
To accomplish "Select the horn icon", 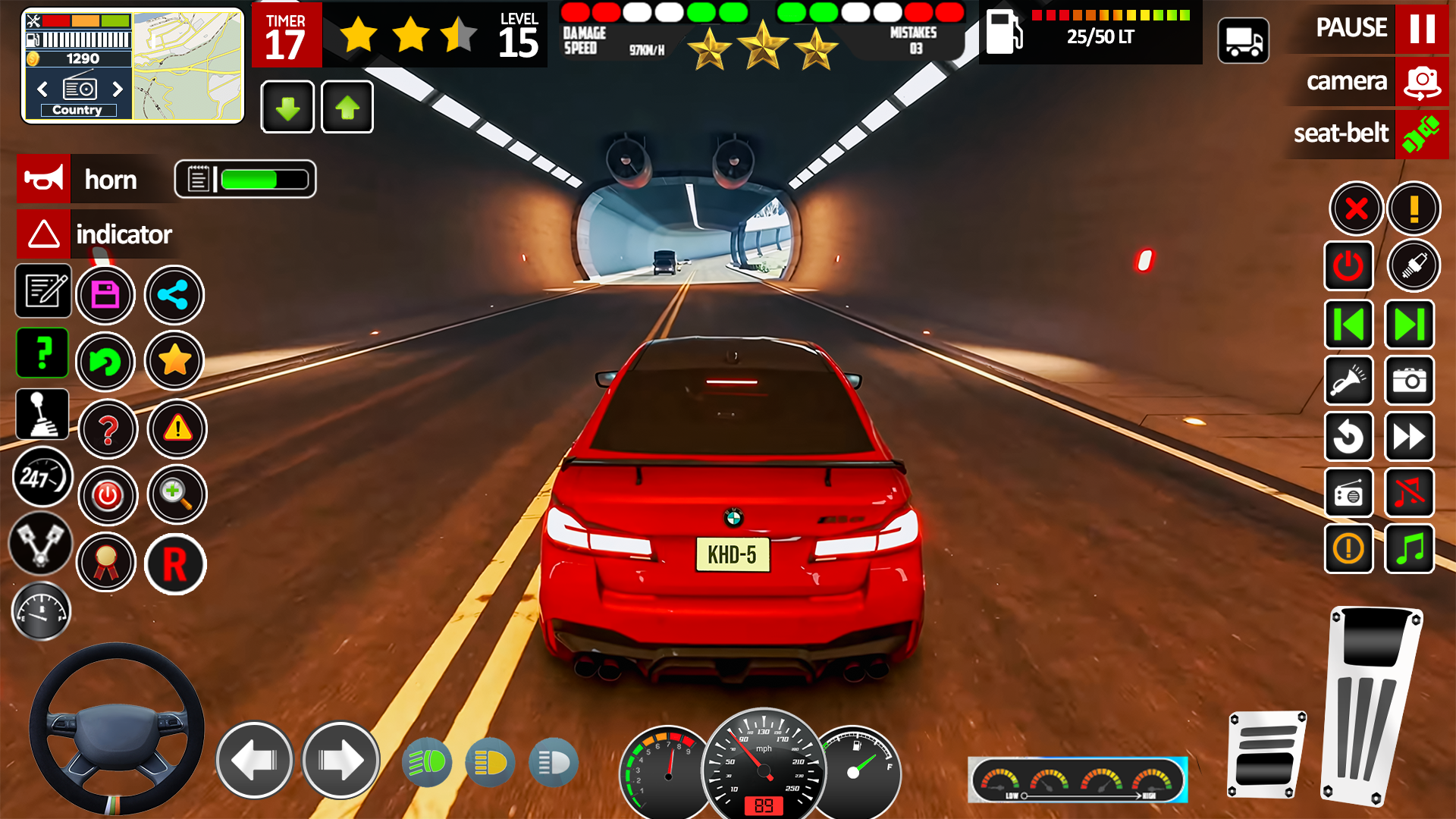I will click(43, 179).
